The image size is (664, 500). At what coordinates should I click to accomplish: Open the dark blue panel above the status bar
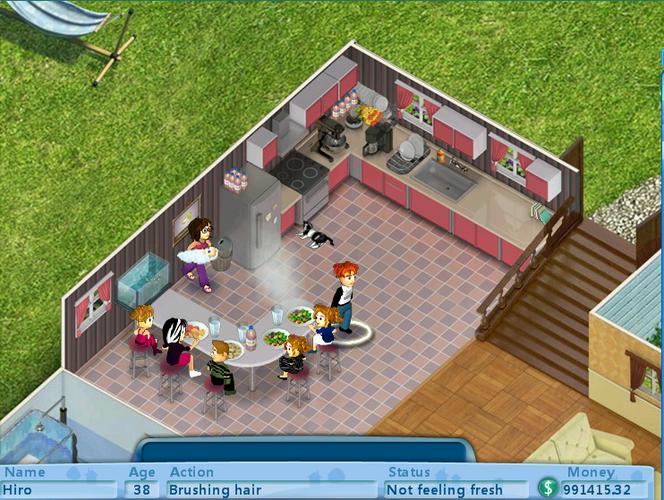pos(303,450)
